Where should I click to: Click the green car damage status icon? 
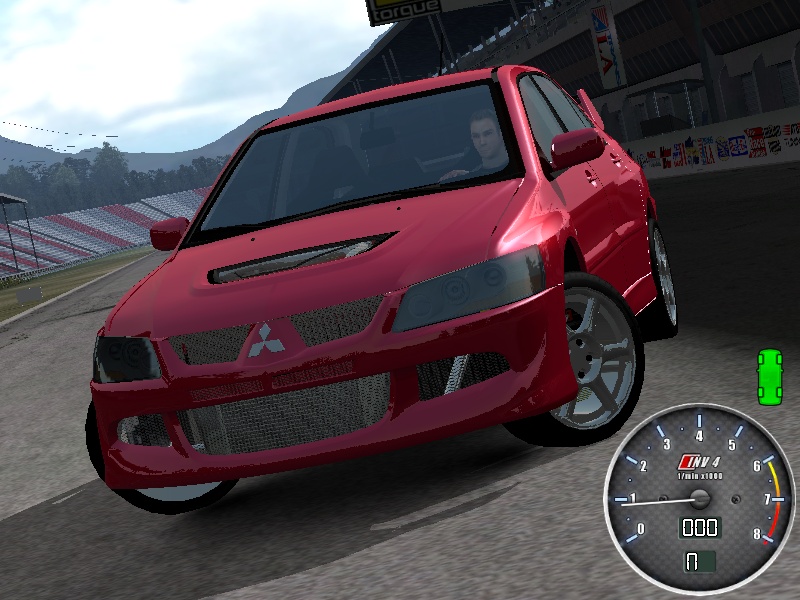coord(770,378)
